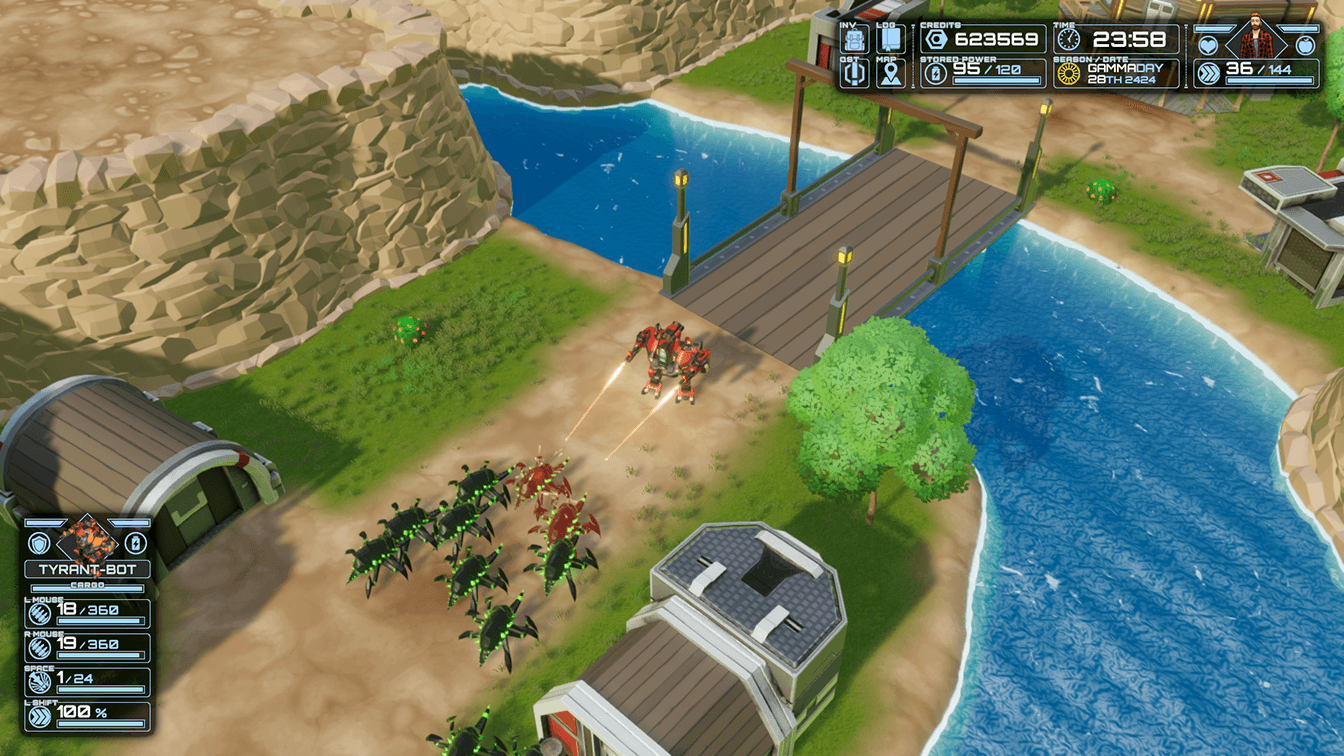
Task: Open the MAP location pin icon
Action: 890,75
